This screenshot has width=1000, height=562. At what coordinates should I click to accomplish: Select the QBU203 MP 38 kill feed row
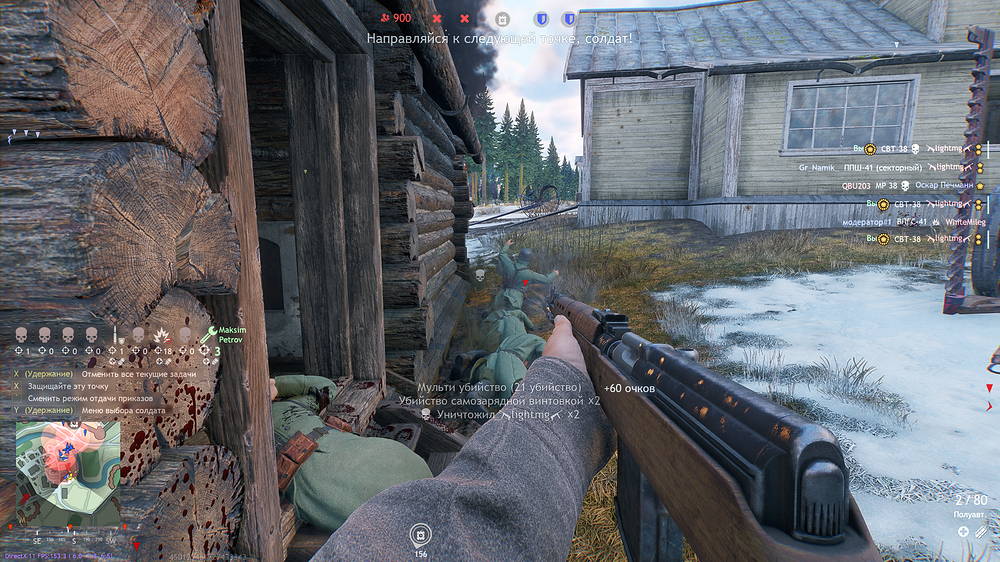pos(890,185)
